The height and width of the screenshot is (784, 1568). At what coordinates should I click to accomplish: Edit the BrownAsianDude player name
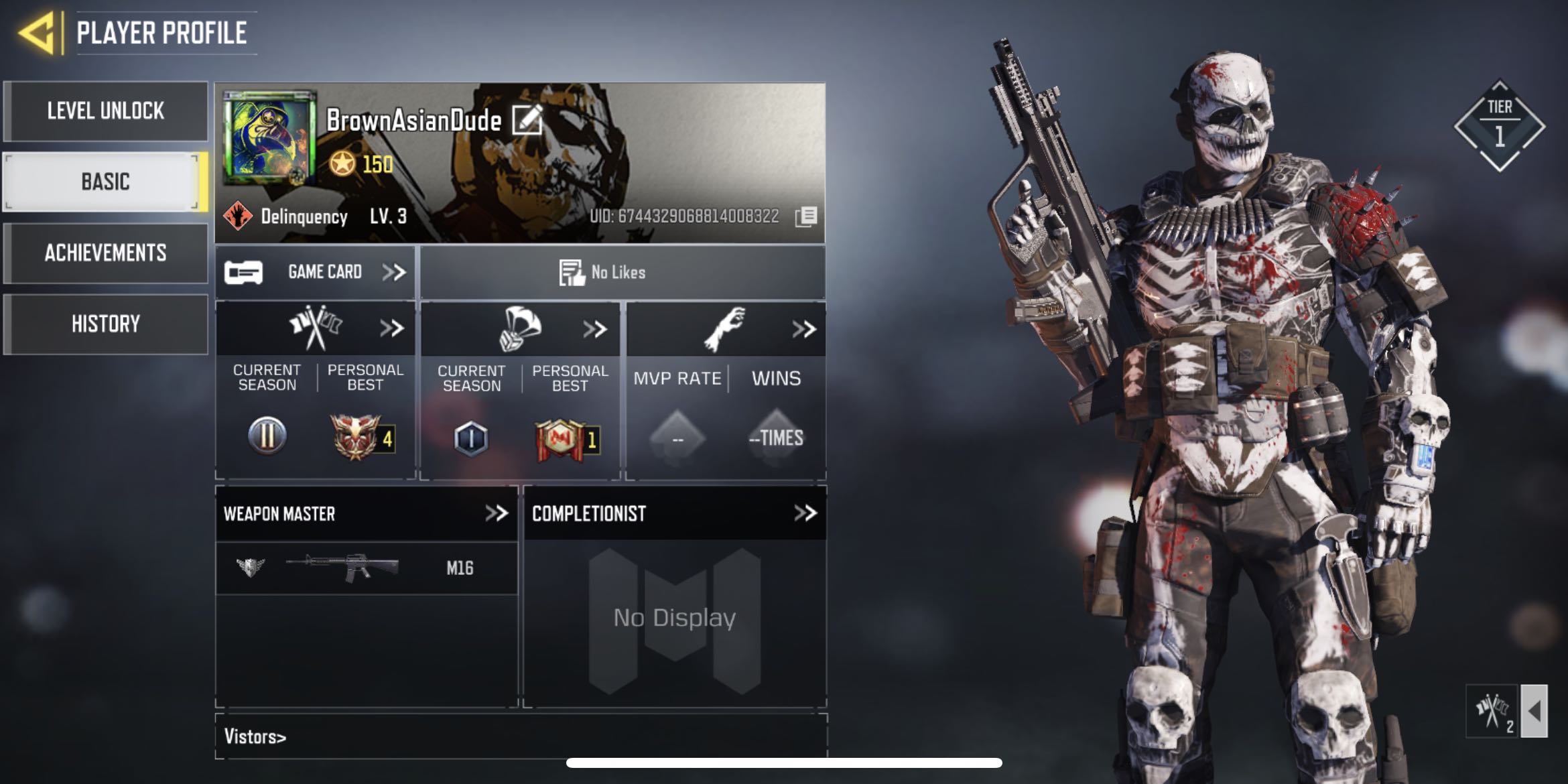point(527,120)
